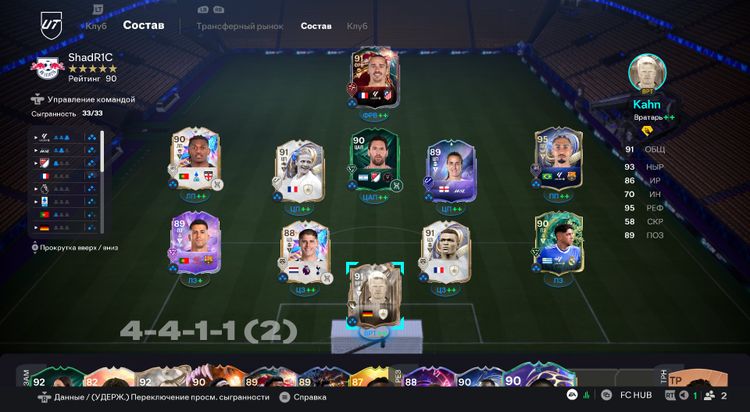This screenshot has width=750, height=412.
Task: Open the Kahn player portrait panel
Action: point(648,73)
